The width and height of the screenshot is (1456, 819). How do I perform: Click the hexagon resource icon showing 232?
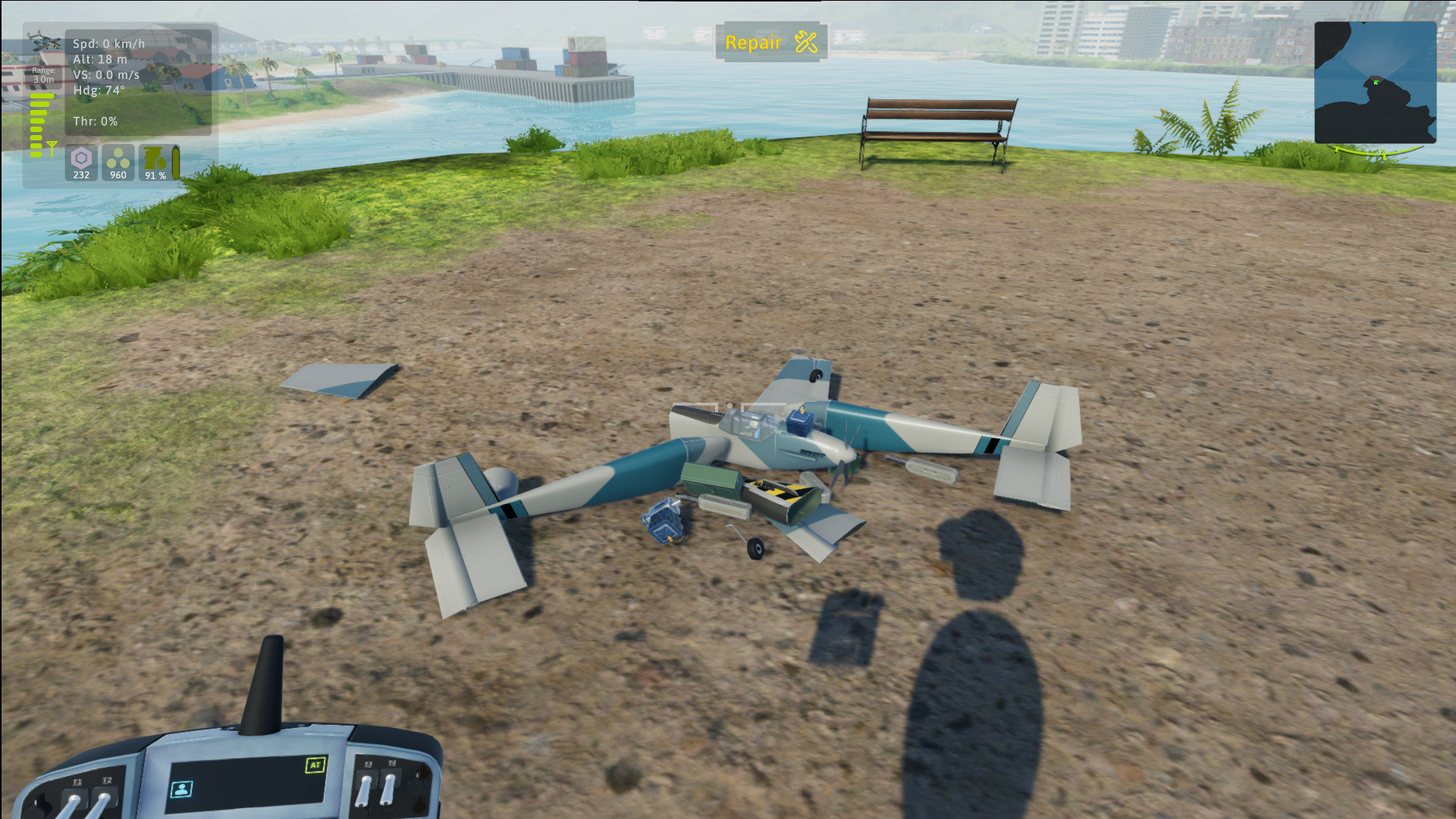click(x=81, y=157)
